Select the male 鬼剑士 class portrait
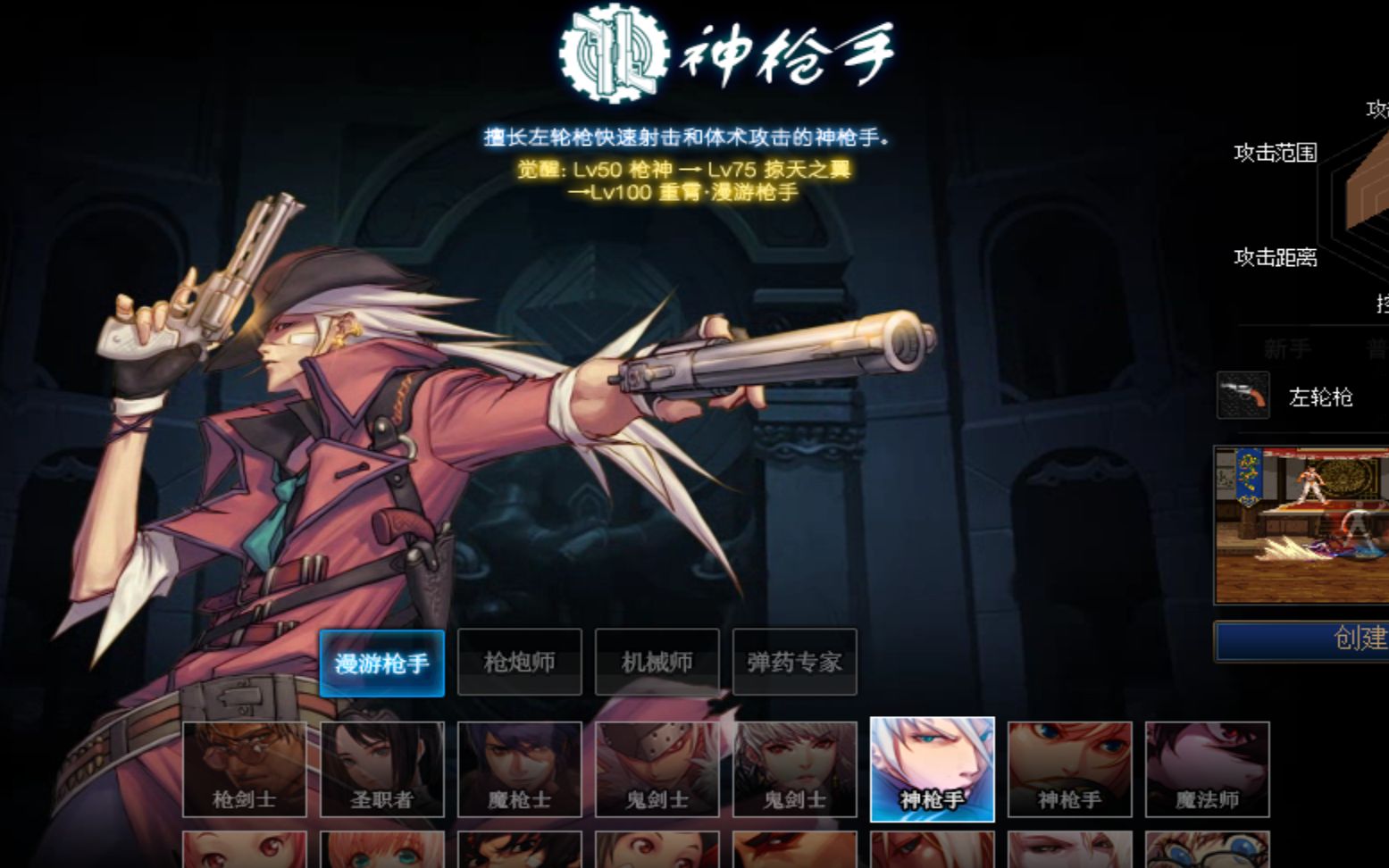This screenshot has width=1389, height=868. (x=657, y=768)
